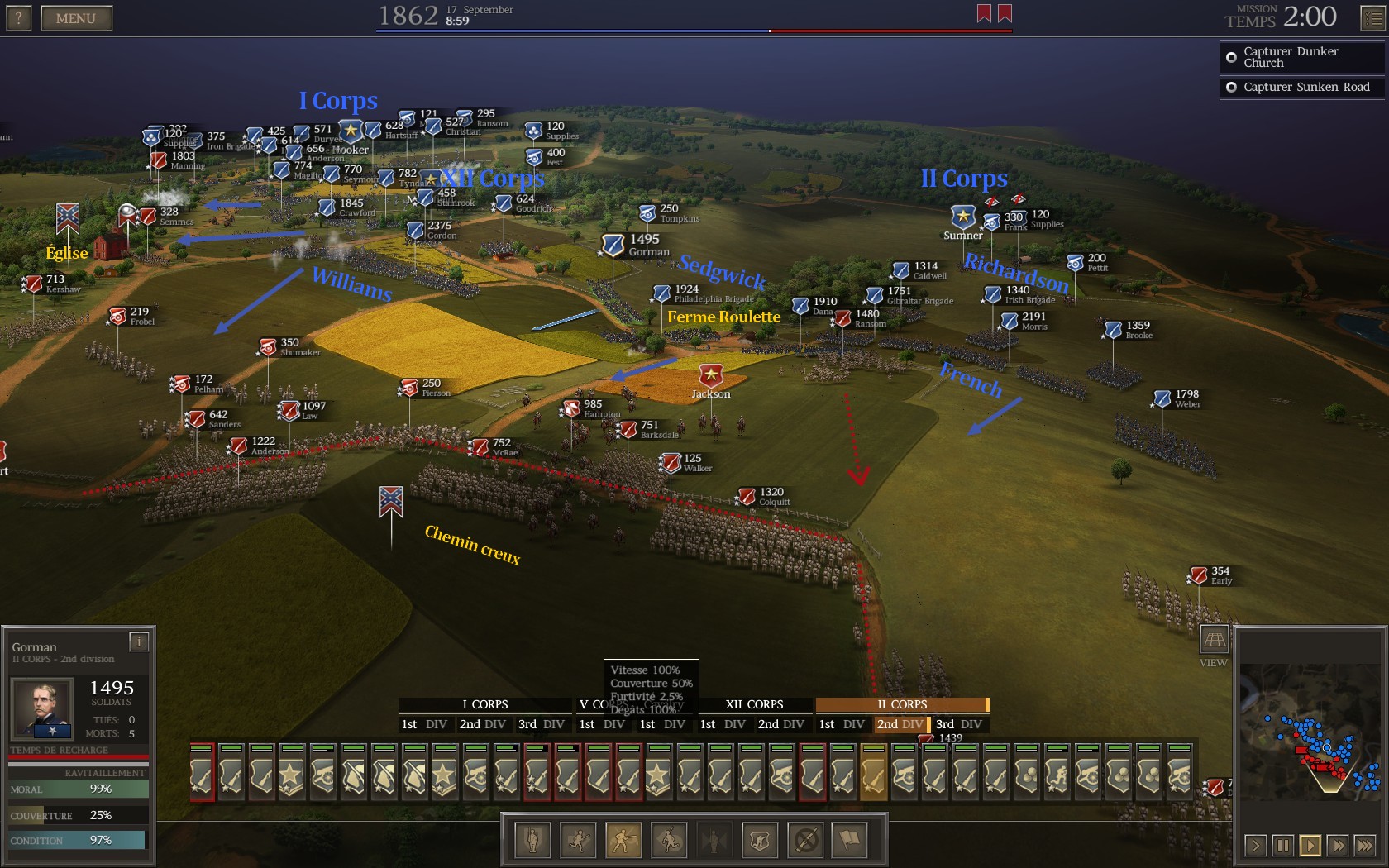Toggle the hold fire crossed-rifle order

[806, 841]
